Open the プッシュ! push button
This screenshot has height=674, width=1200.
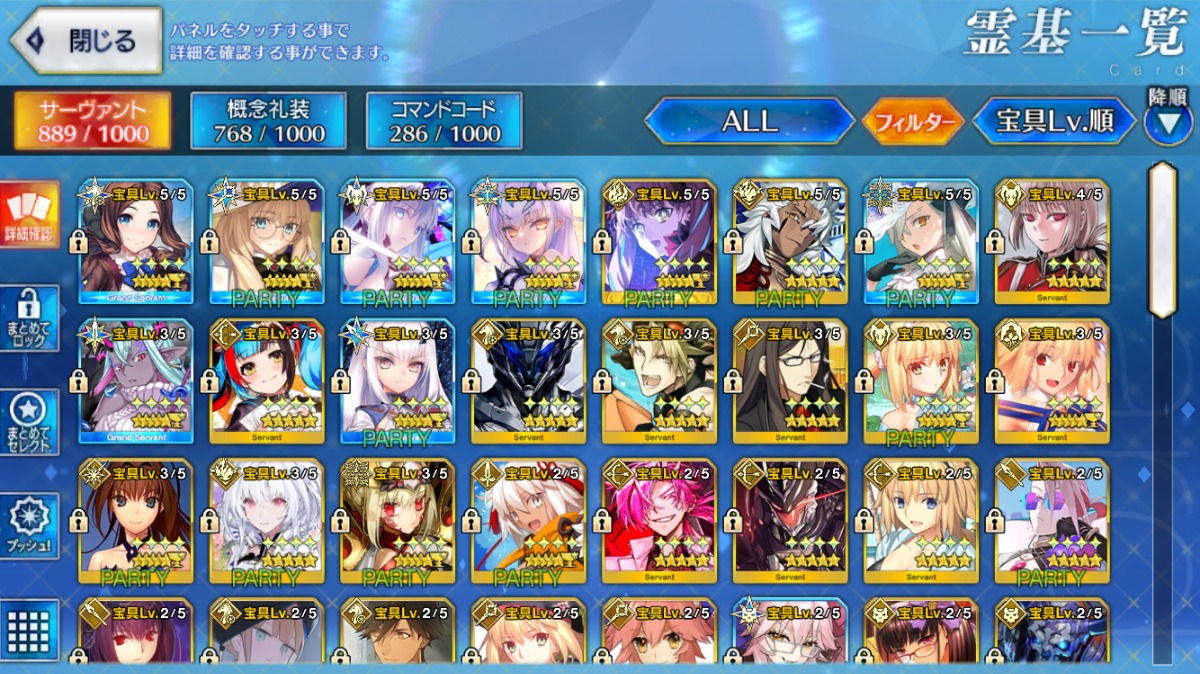[29, 525]
